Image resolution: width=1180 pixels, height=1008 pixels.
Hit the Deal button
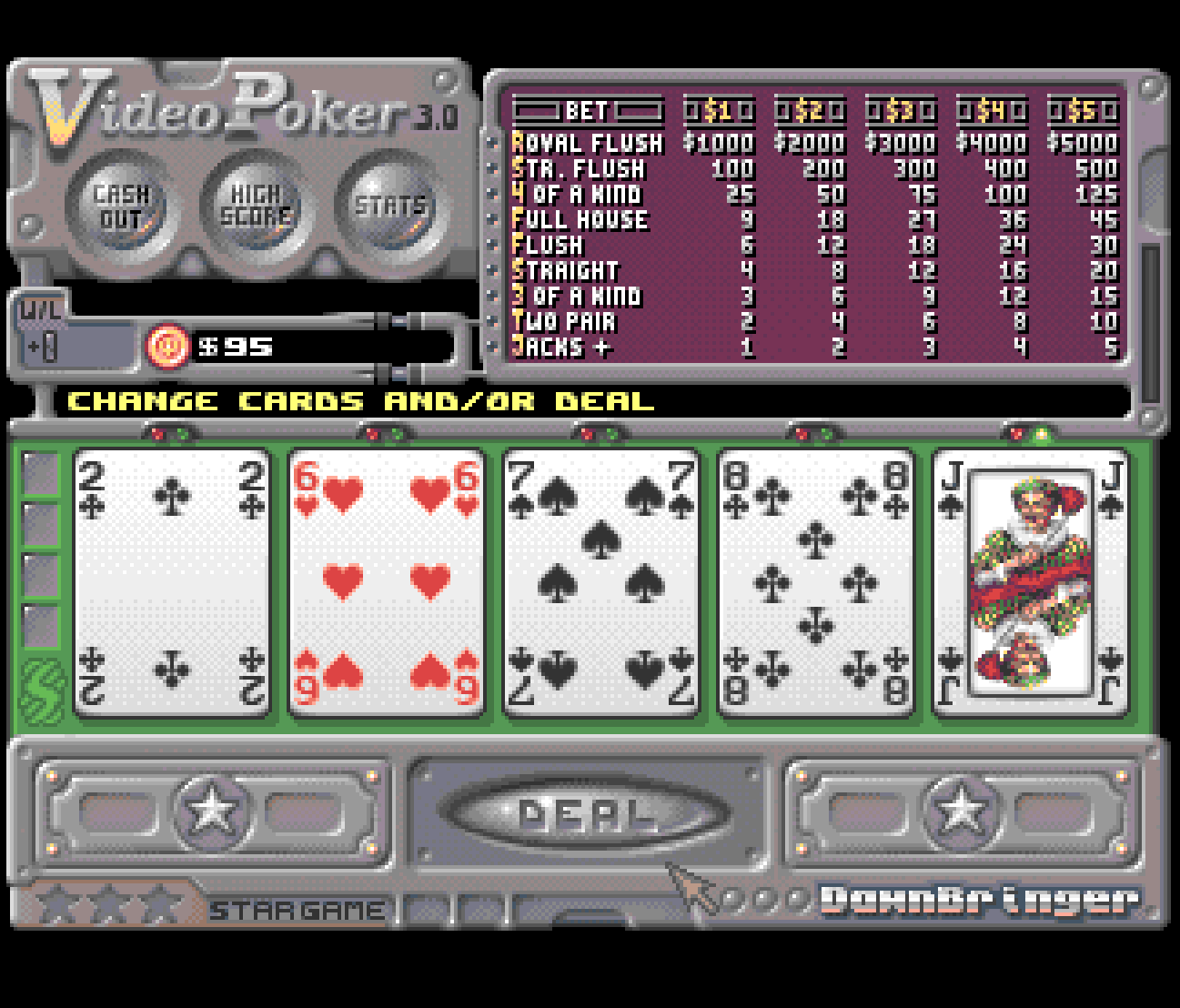point(587,812)
